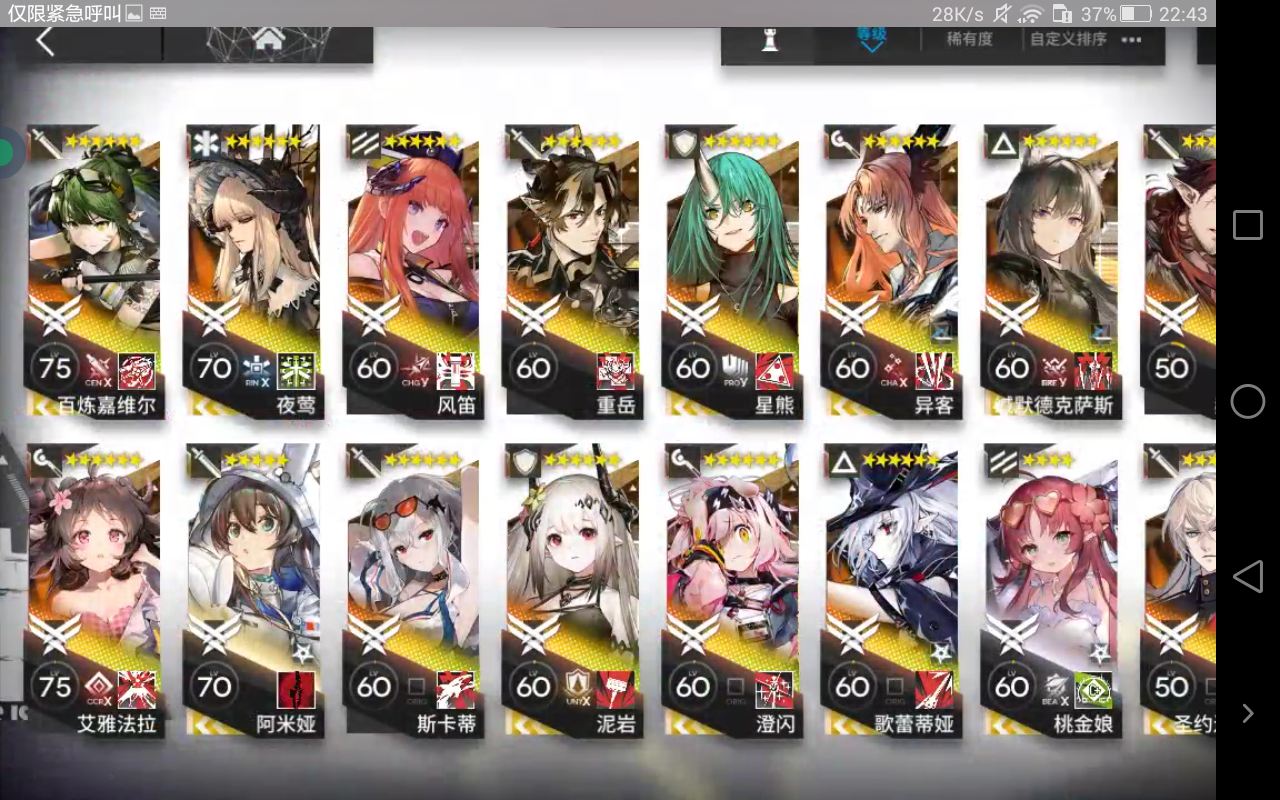The image size is (1280, 800).
Task: Click the chess piece filter icon
Action: pos(769,40)
